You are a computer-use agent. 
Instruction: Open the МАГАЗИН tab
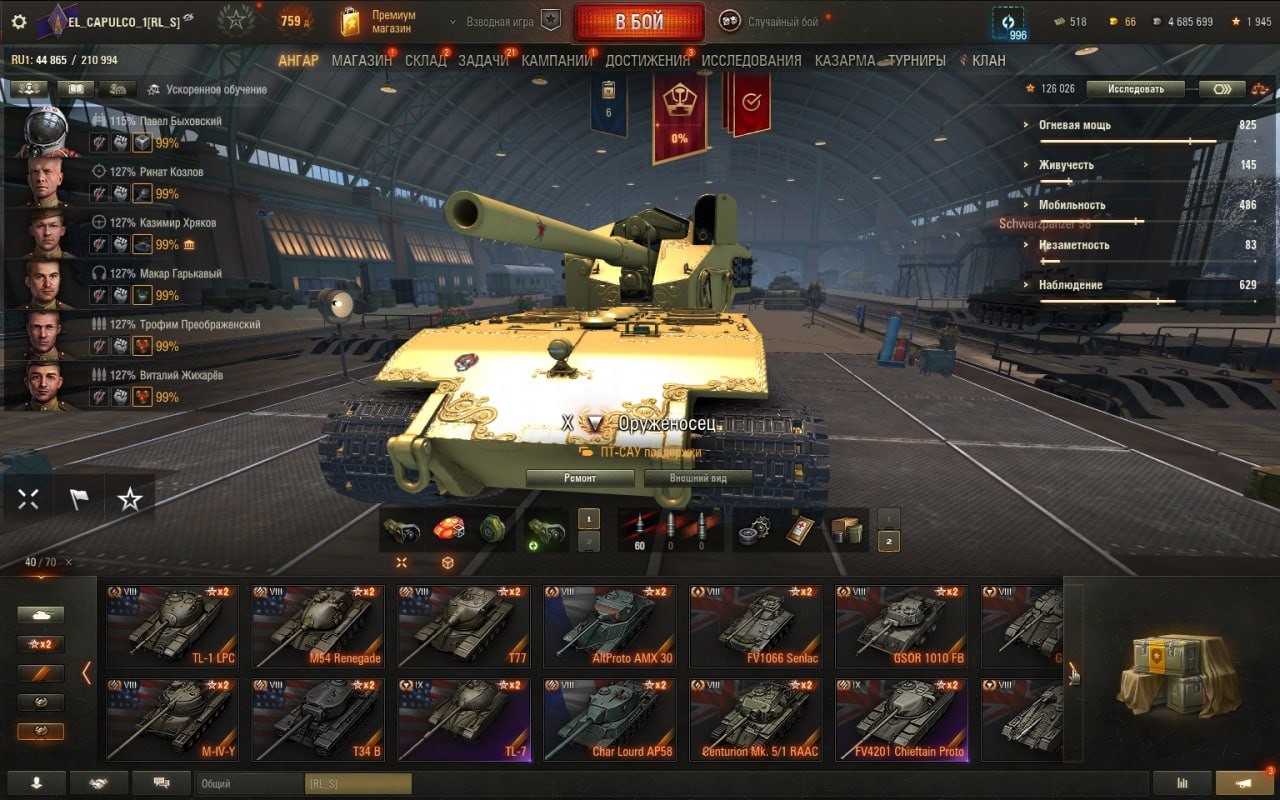click(362, 61)
